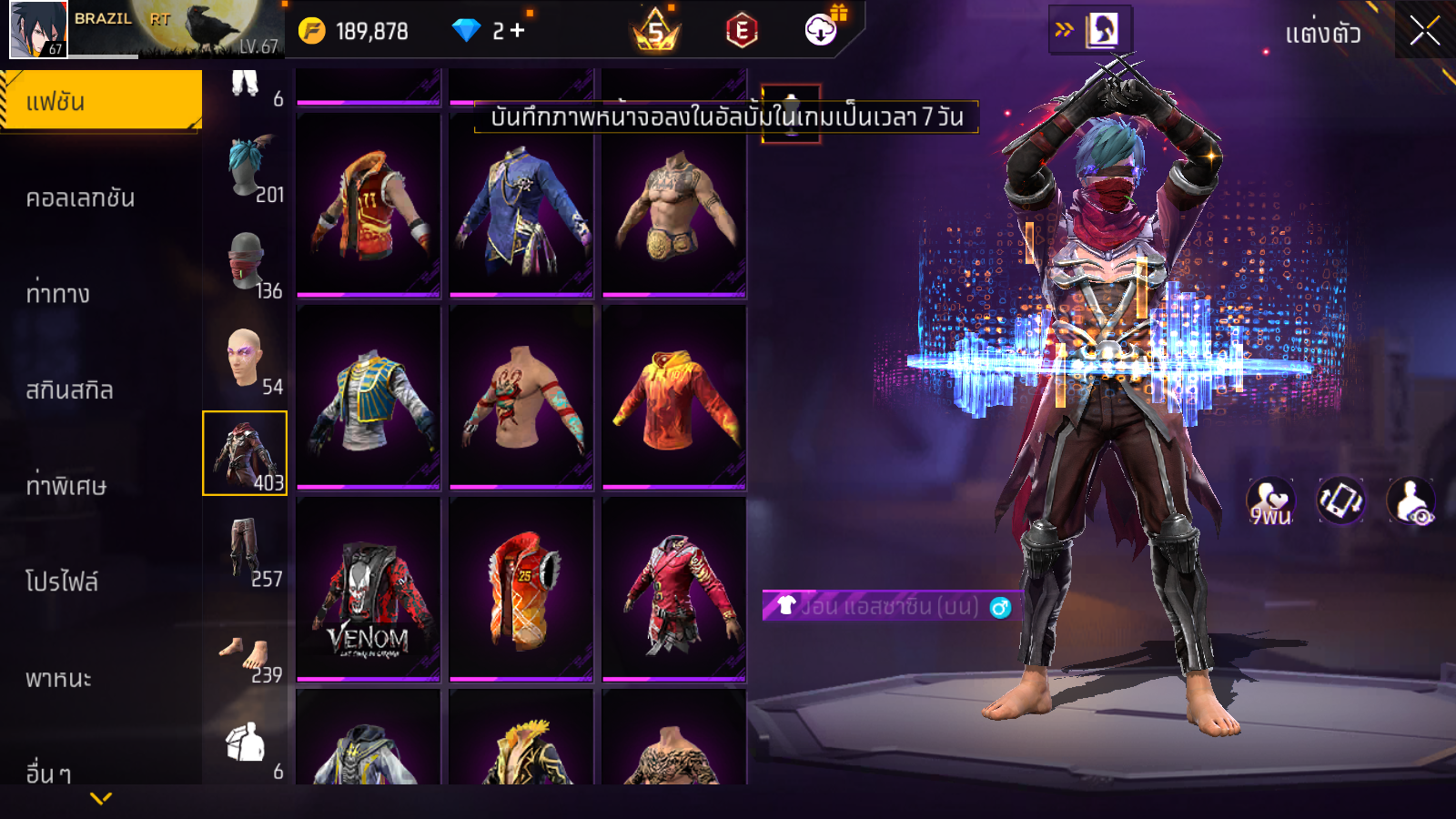Choose the พาหนะ category
Viewport: 1456px width, 819px height.
point(59,679)
